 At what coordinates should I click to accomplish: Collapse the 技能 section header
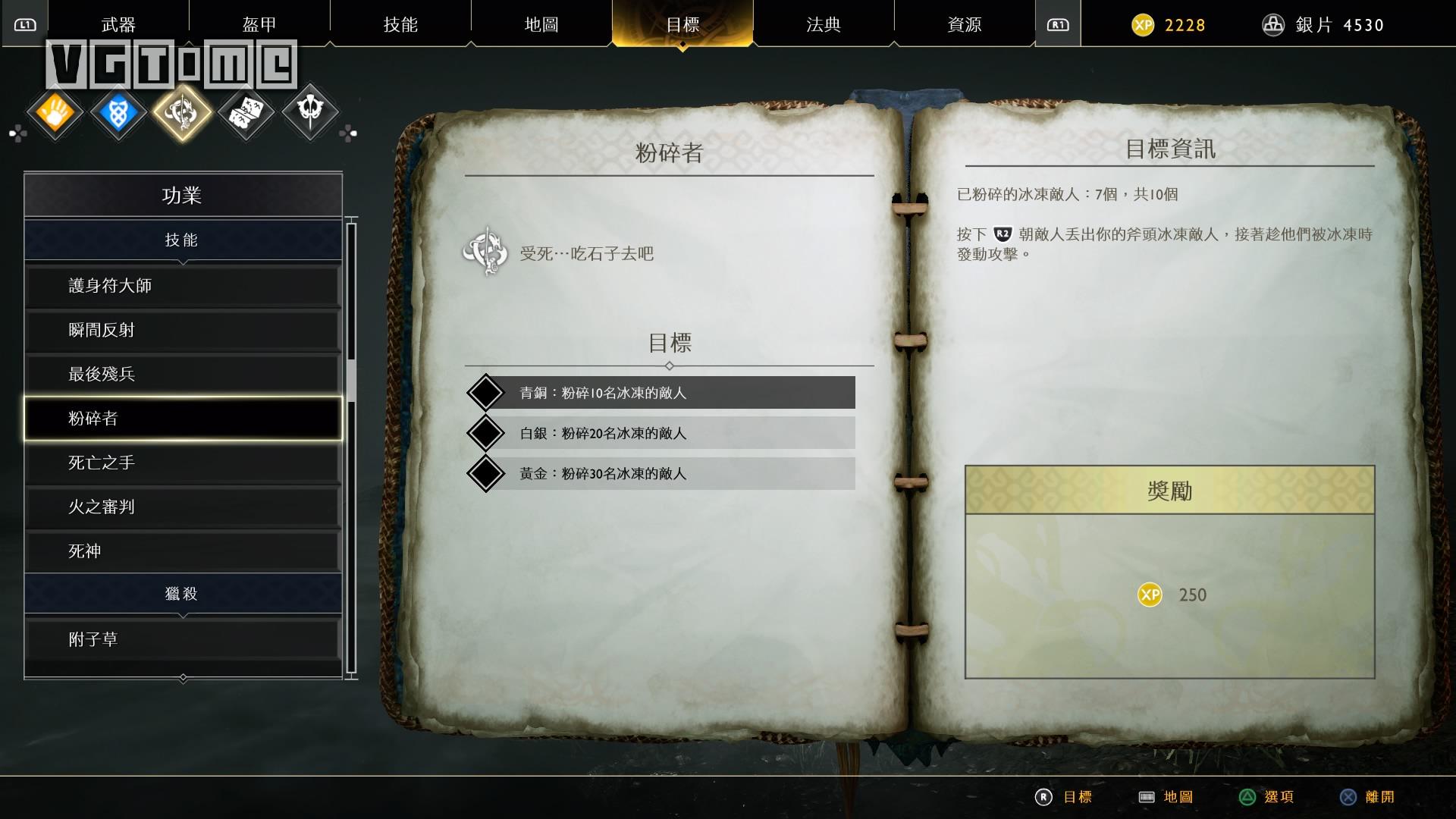182,240
